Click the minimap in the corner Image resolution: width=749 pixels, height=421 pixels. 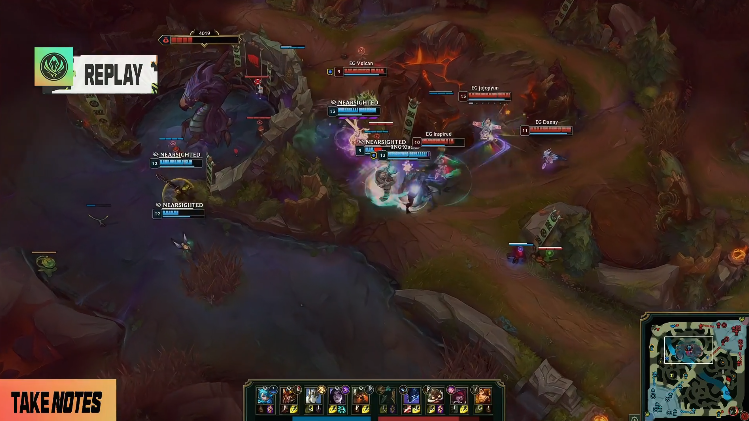692,364
